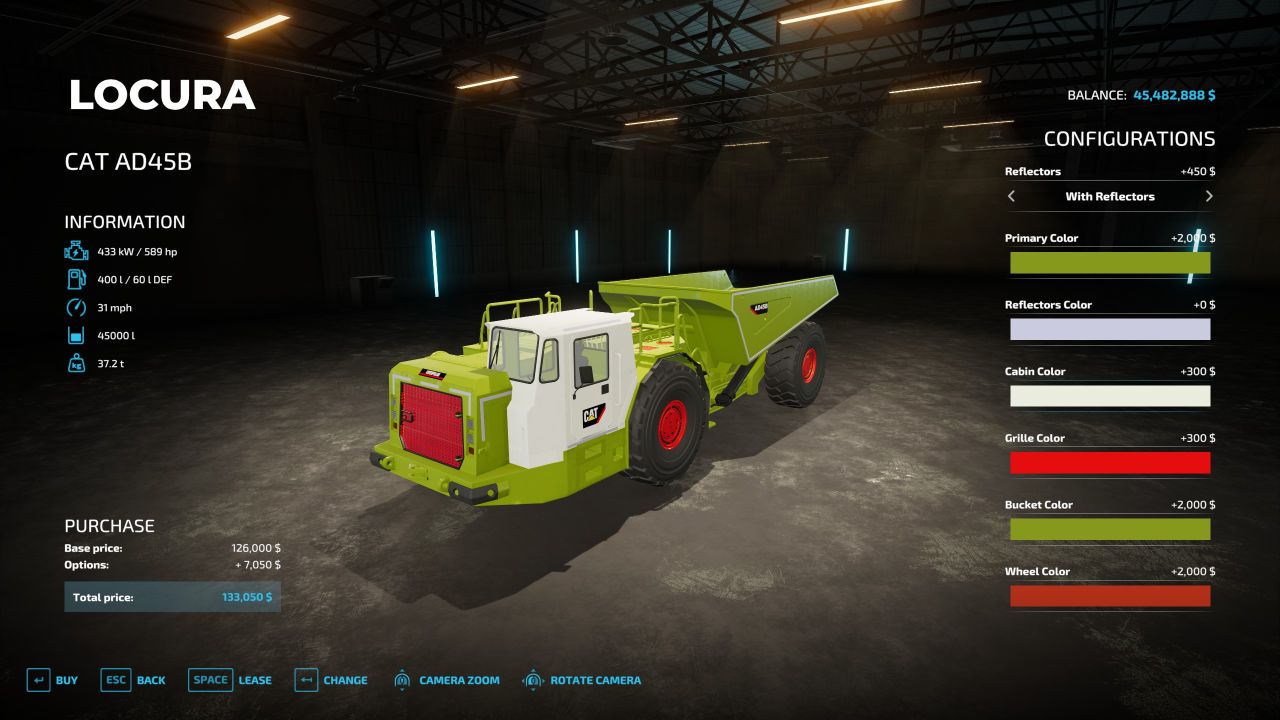
Task: Click the Change button
Action: pyautogui.click(x=331, y=680)
